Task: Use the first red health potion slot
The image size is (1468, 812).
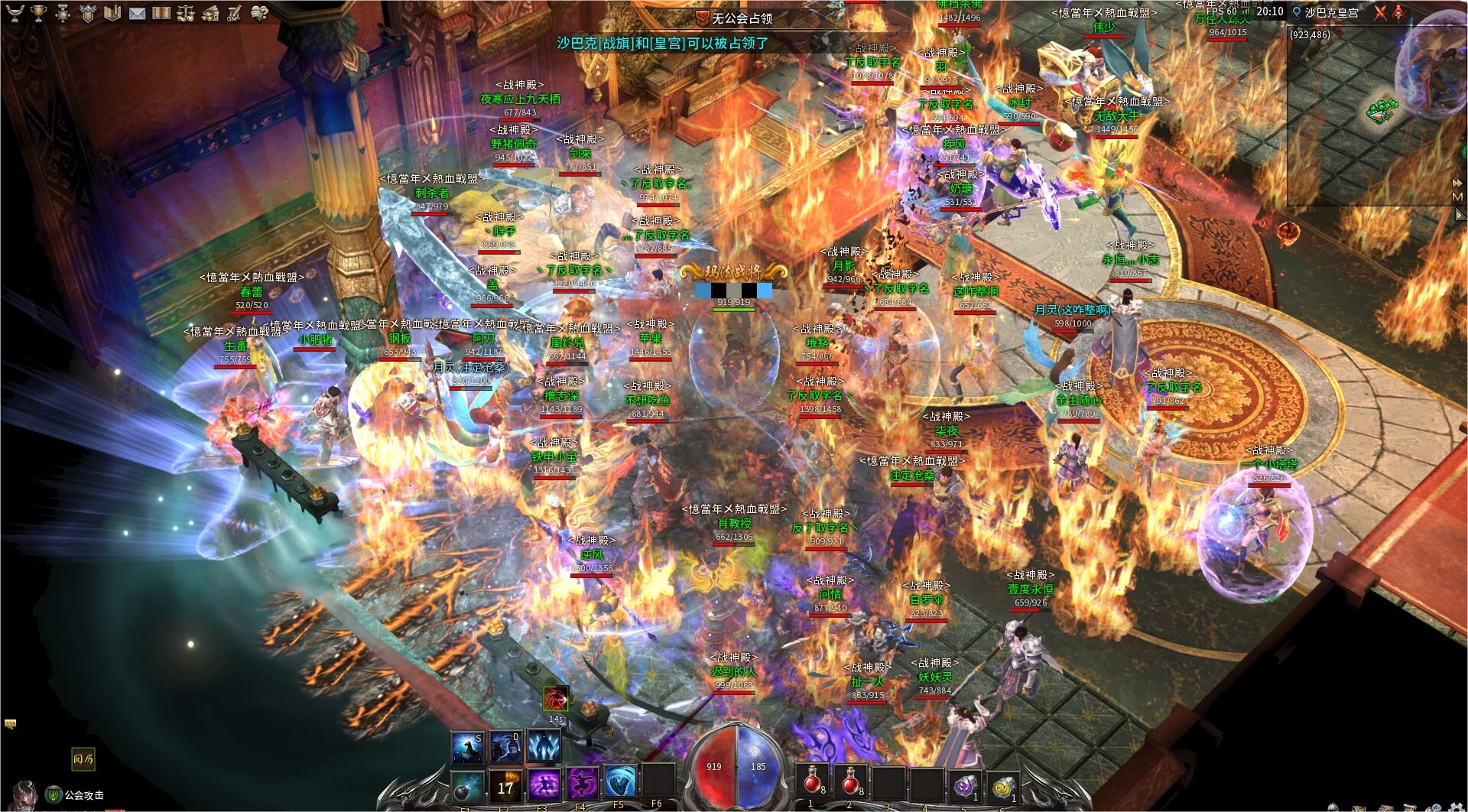Action: tap(812, 781)
